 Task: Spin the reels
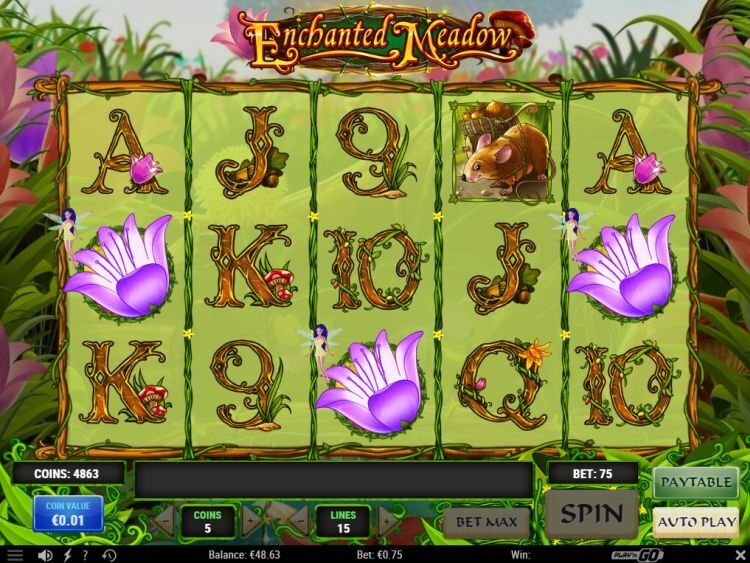pos(592,514)
